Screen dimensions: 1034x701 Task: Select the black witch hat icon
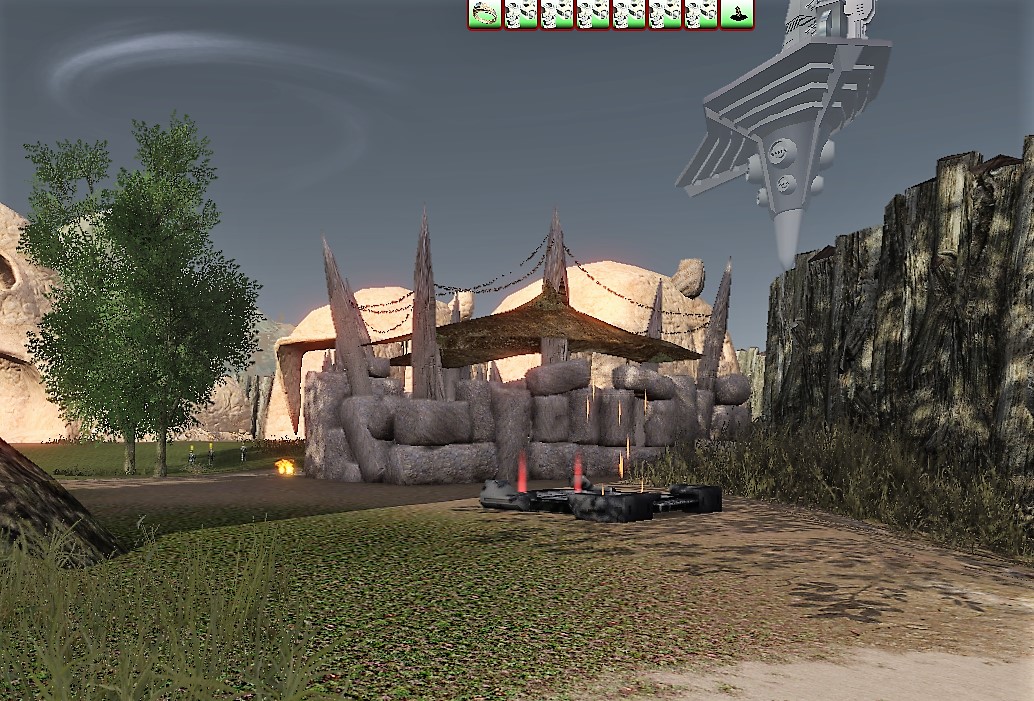[737, 13]
